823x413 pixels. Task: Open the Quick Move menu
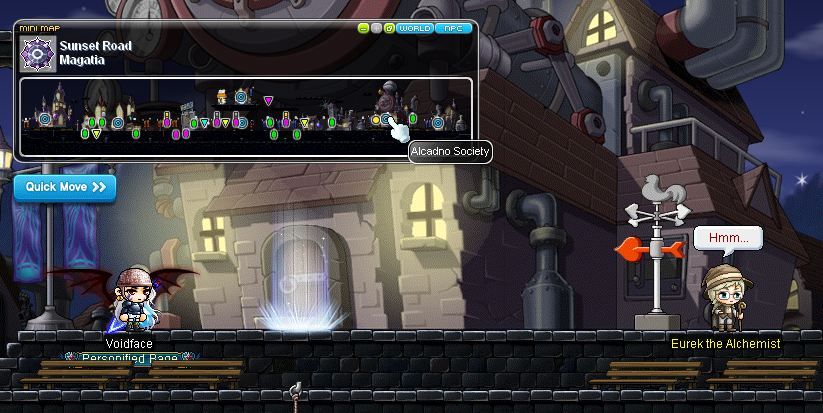(x=65, y=187)
